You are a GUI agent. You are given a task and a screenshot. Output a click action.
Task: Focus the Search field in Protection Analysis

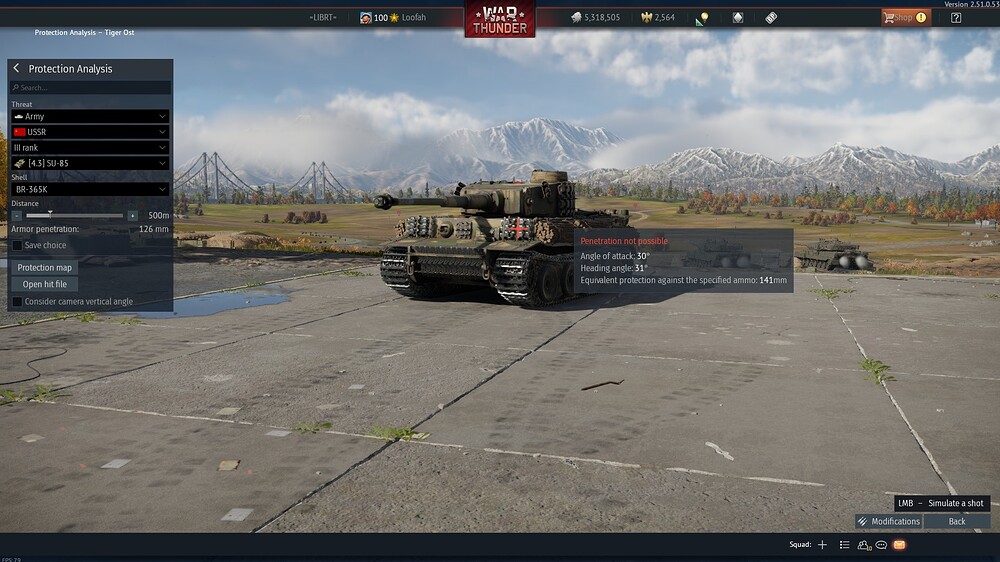pos(90,88)
